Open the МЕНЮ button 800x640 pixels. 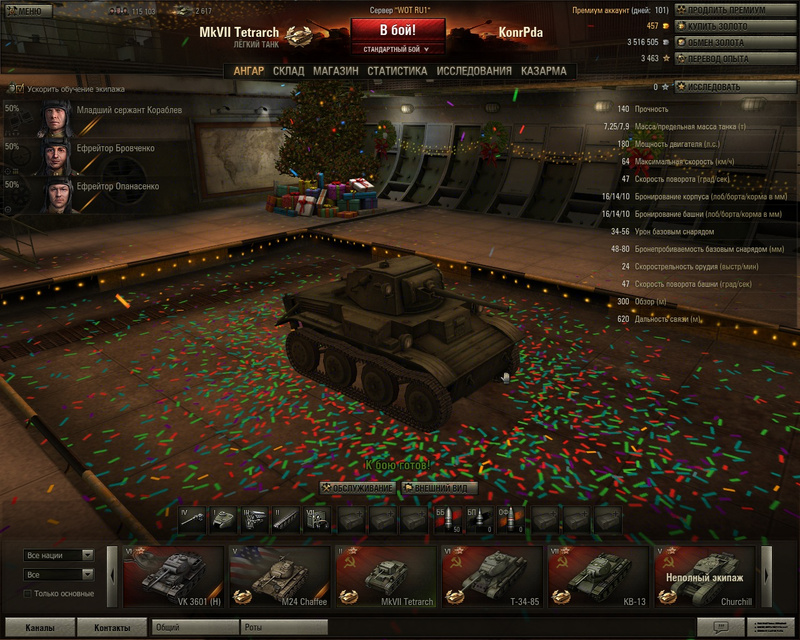click(24, 10)
